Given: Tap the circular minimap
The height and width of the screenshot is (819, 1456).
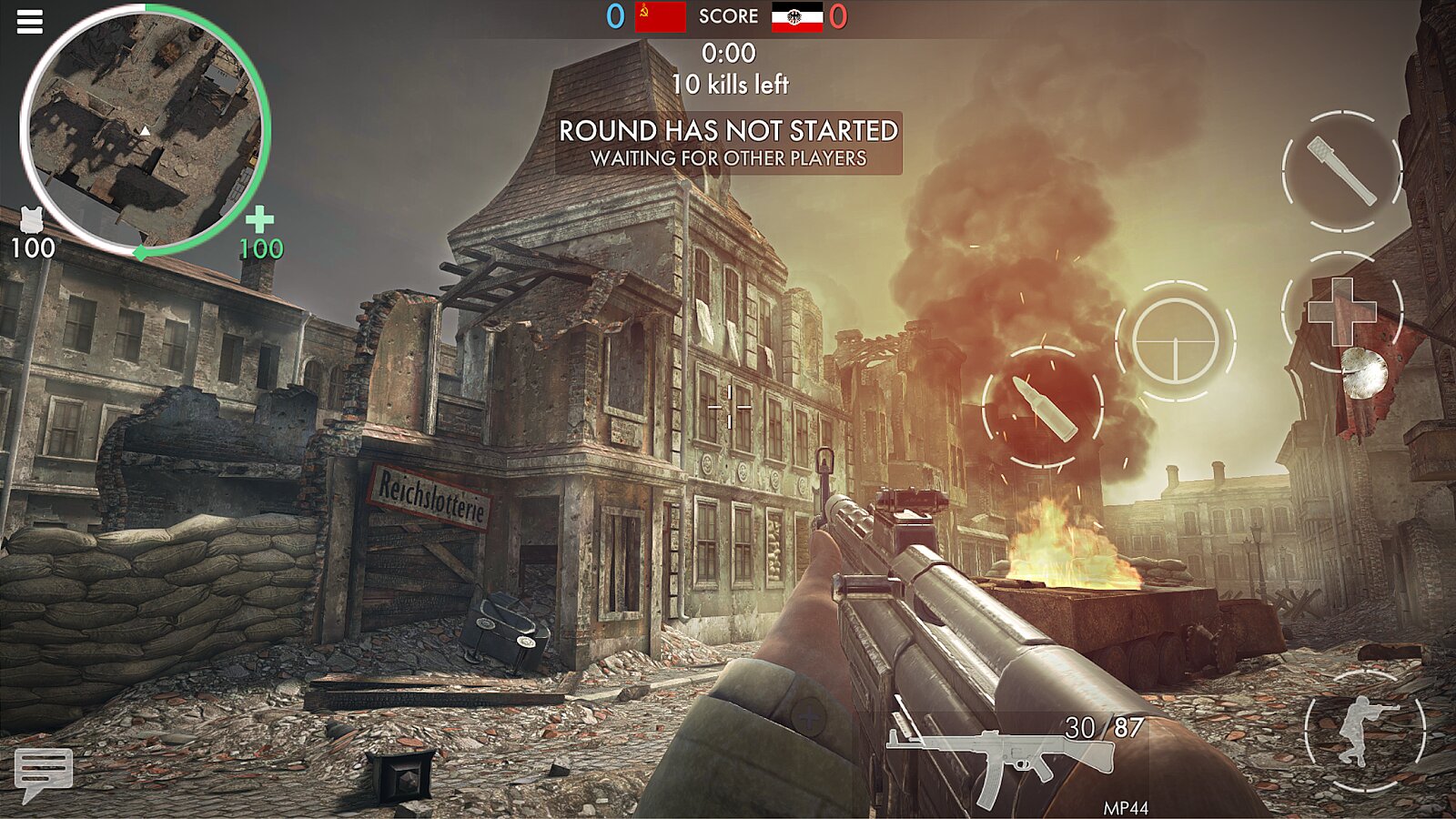Looking at the screenshot, I should [144, 129].
